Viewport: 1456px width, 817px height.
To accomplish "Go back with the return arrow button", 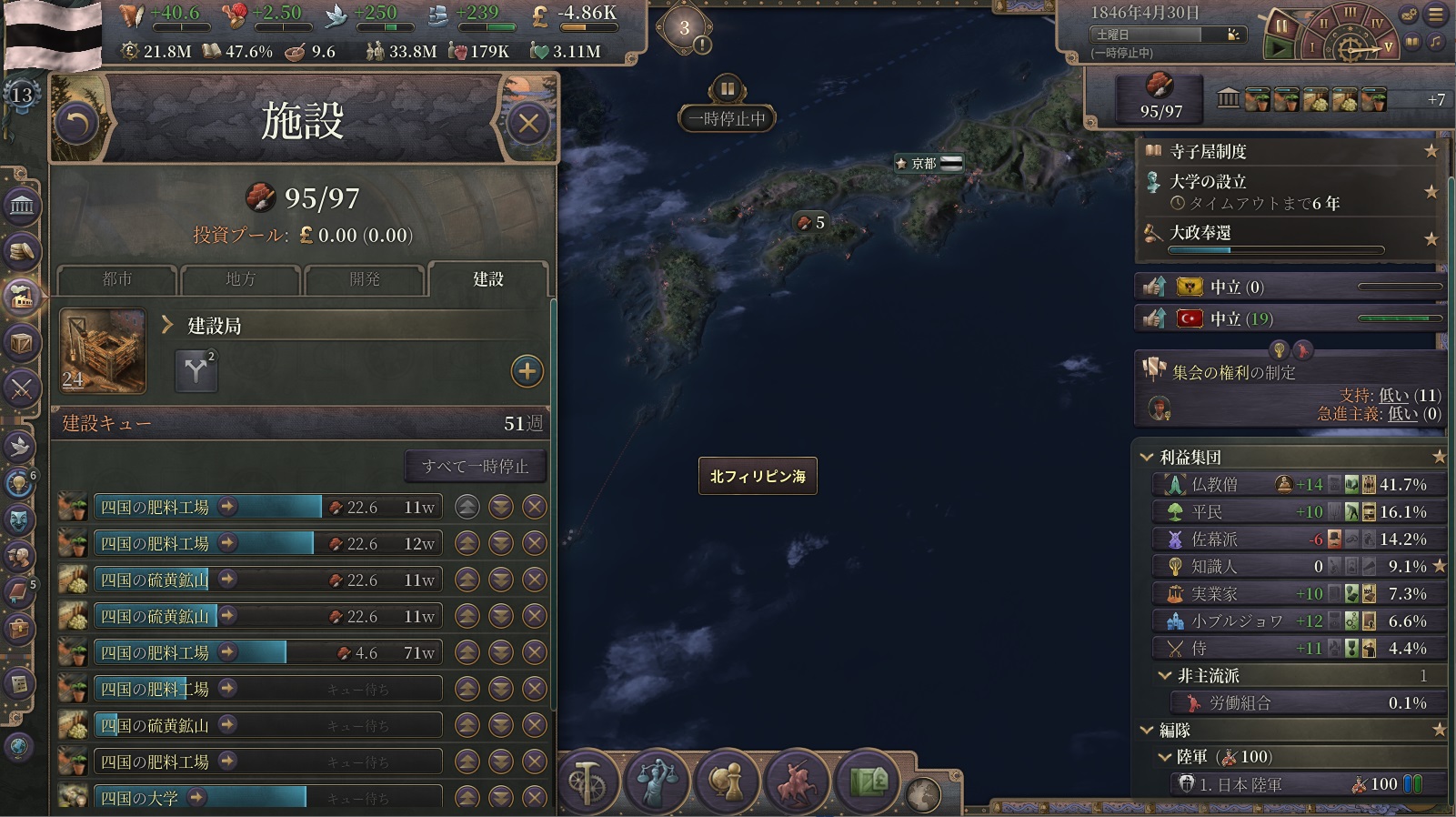I will [77, 123].
